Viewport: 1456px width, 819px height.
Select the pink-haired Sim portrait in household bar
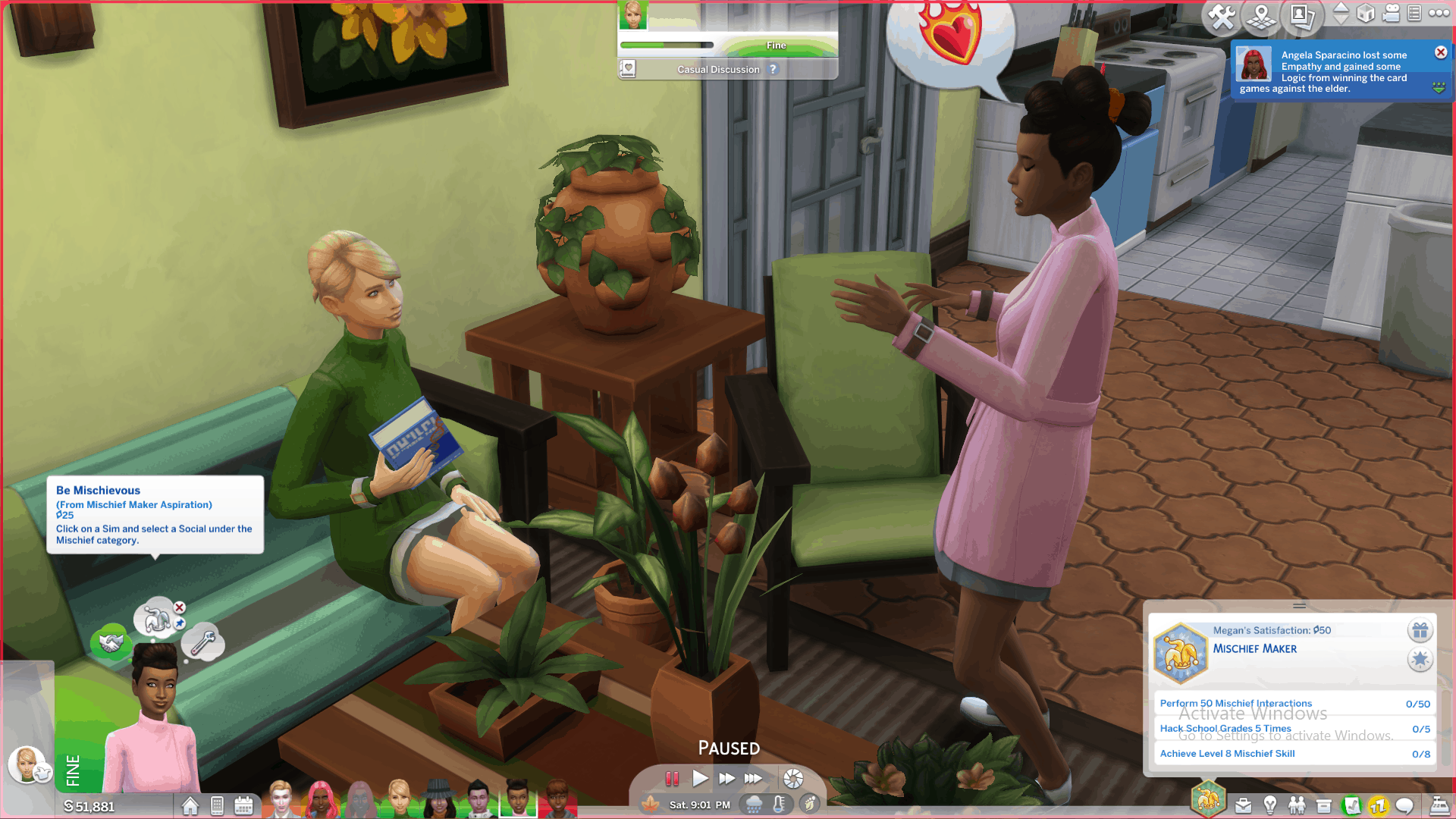pyautogui.click(x=322, y=800)
